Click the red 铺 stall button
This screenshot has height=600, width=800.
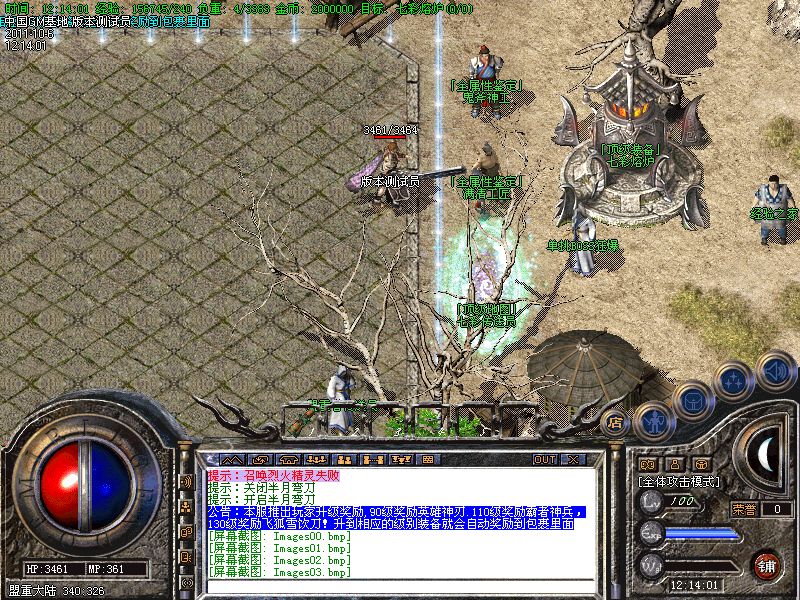[766, 566]
